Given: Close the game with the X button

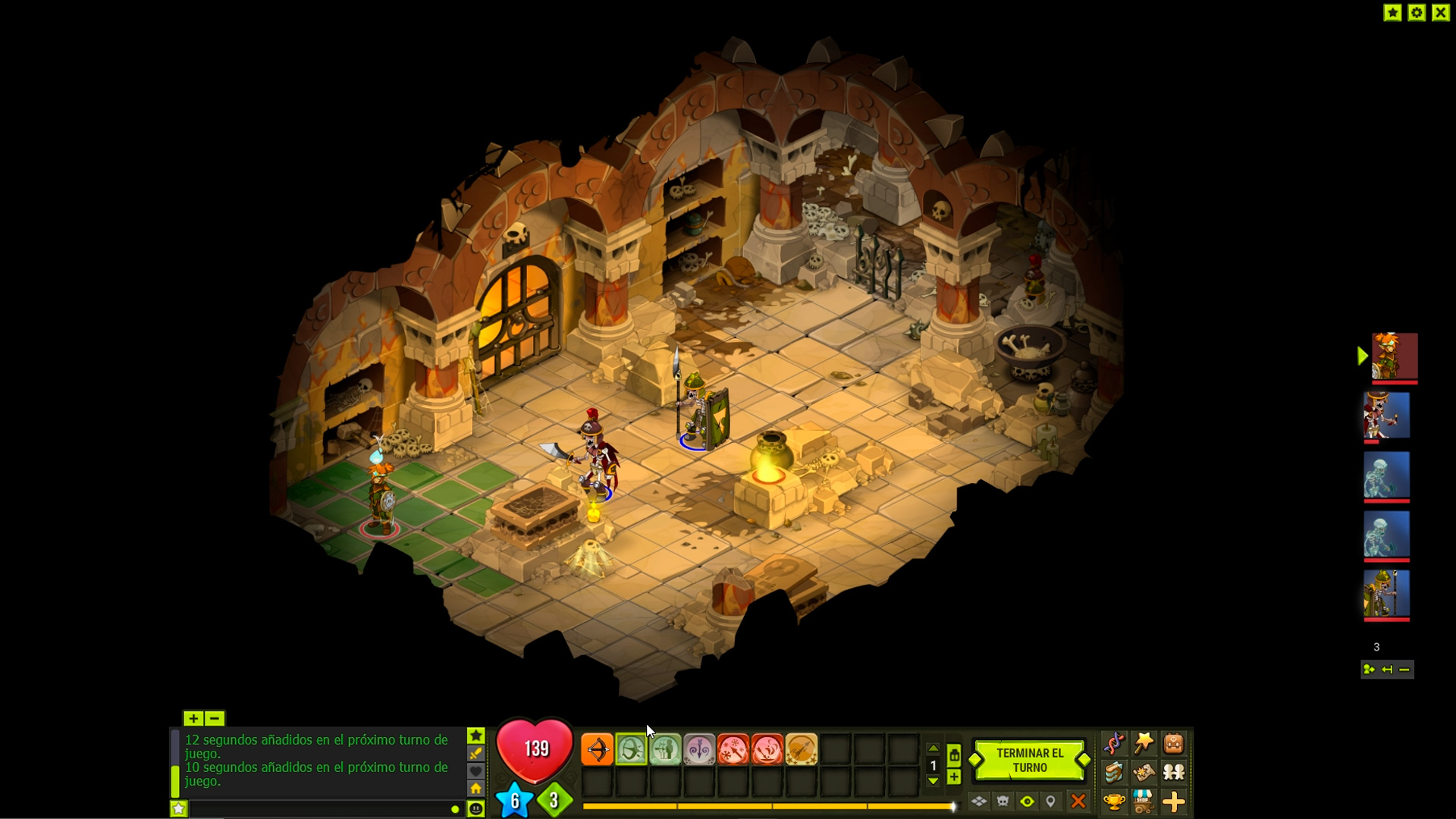Looking at the screenshot, I should point(1441,12).
